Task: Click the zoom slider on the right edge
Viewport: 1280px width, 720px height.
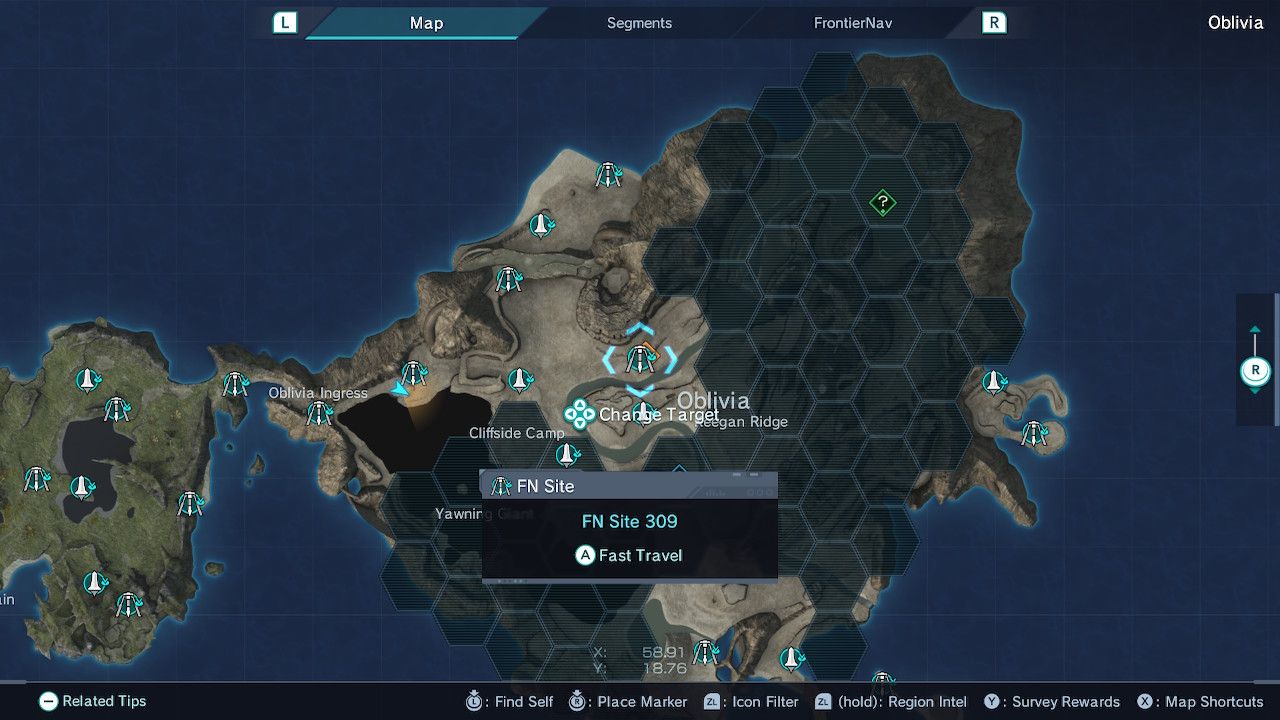Action: click(1255, 371)
